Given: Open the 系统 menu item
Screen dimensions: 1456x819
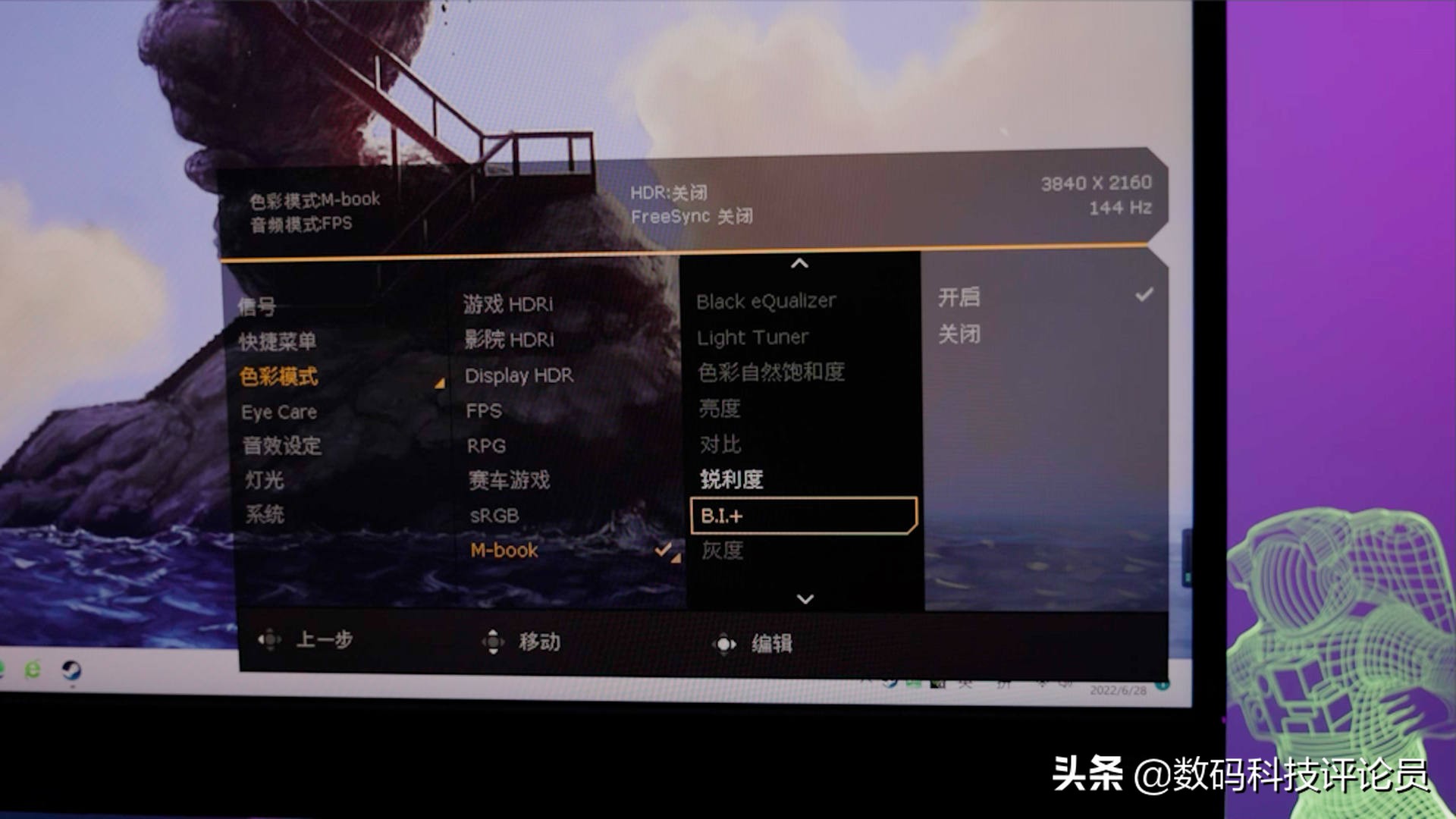Looking at the screenshot, I should click(x=265, y=515).
